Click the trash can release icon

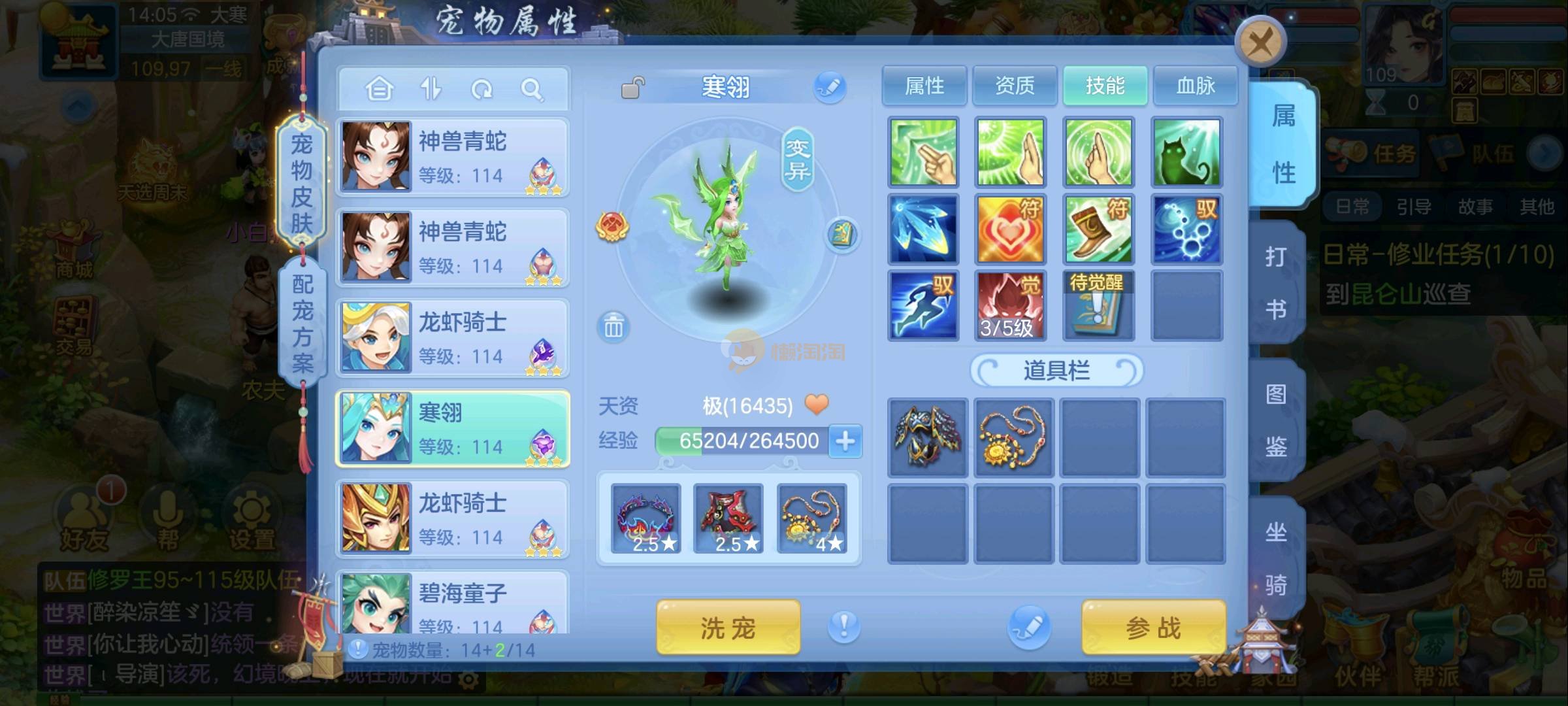[613, 326]
